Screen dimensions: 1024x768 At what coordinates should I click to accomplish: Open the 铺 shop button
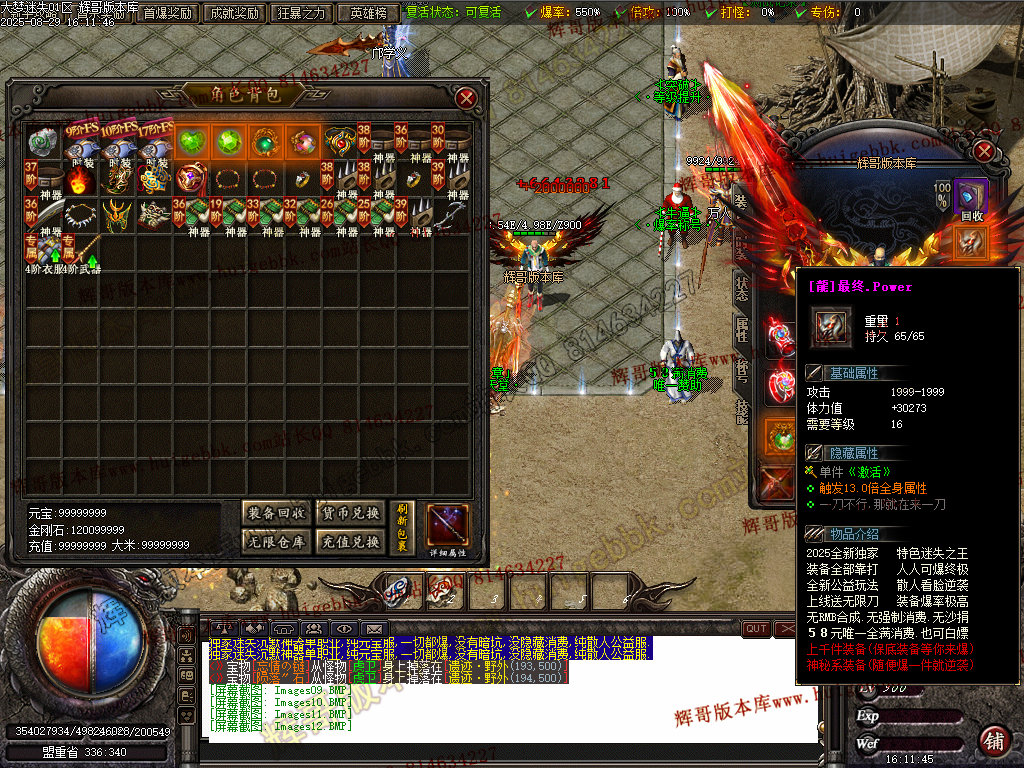tap(993, 739)
